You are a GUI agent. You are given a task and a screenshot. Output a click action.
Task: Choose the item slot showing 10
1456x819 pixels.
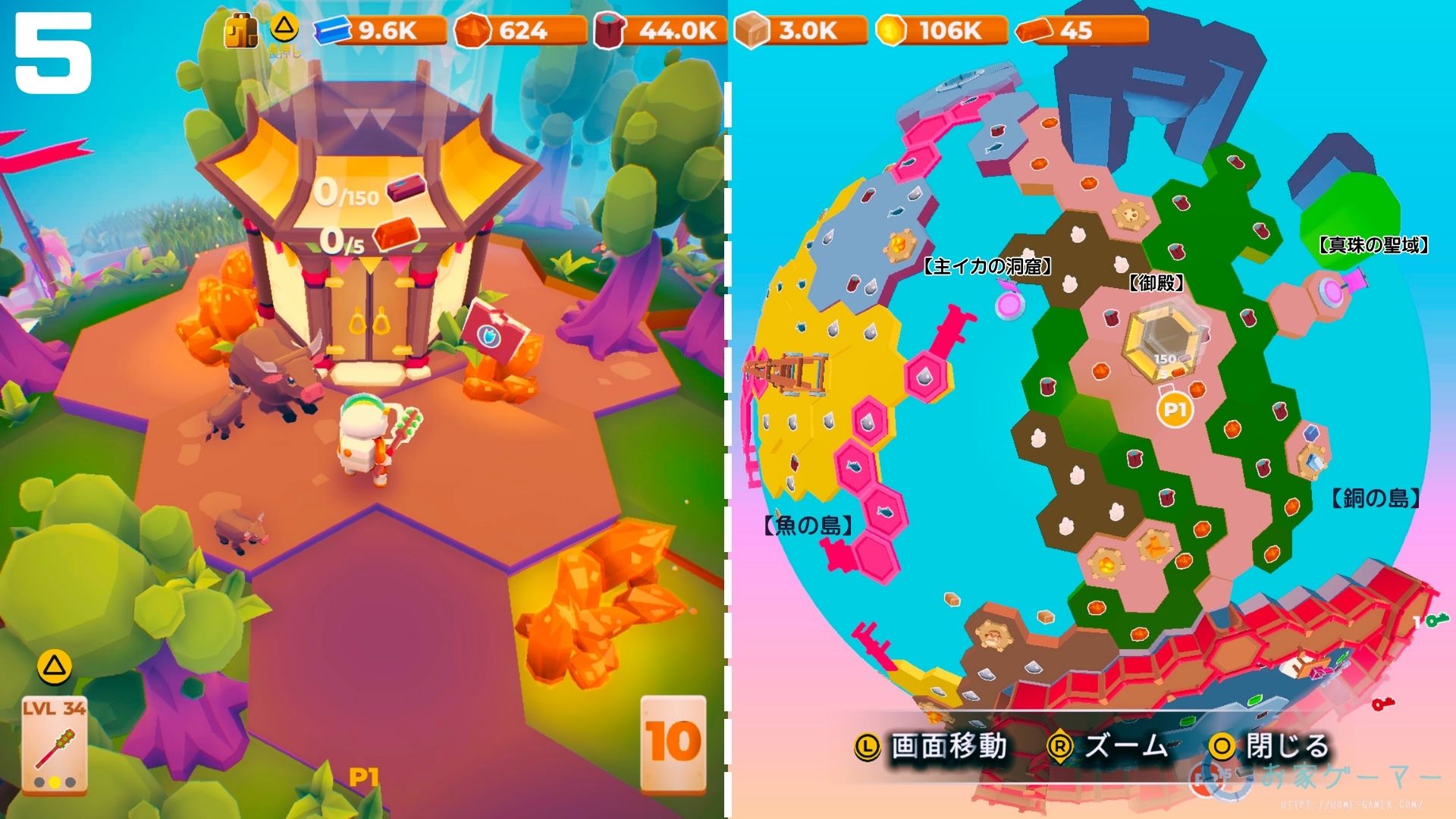pyautogui.click(x=673, y=743)
